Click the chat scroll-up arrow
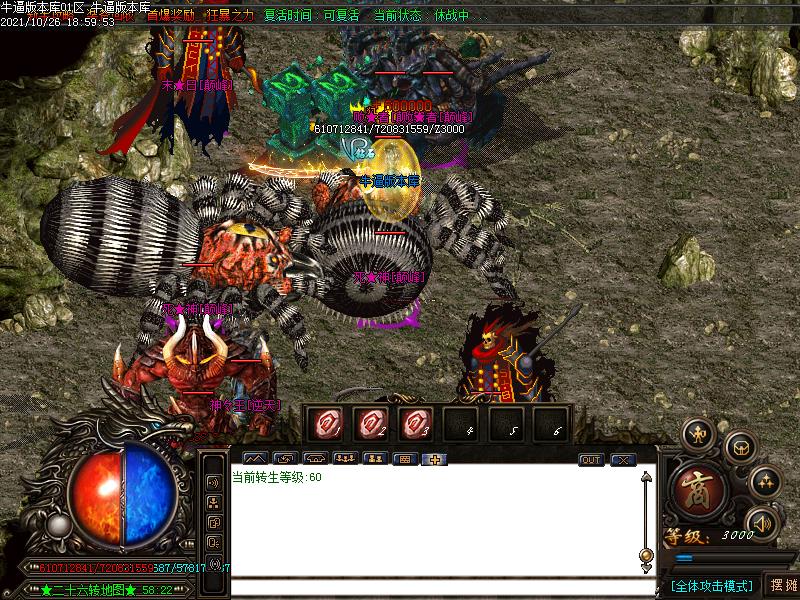 [x=646, y=476]
